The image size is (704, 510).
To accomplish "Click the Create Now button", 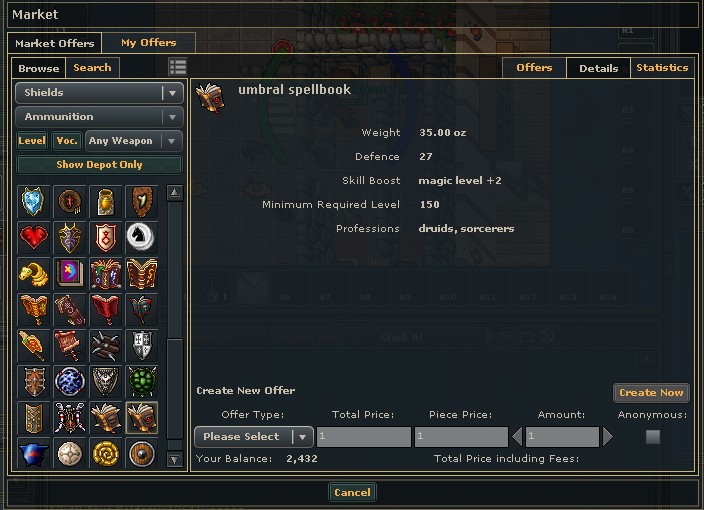I will pos(651,393).
